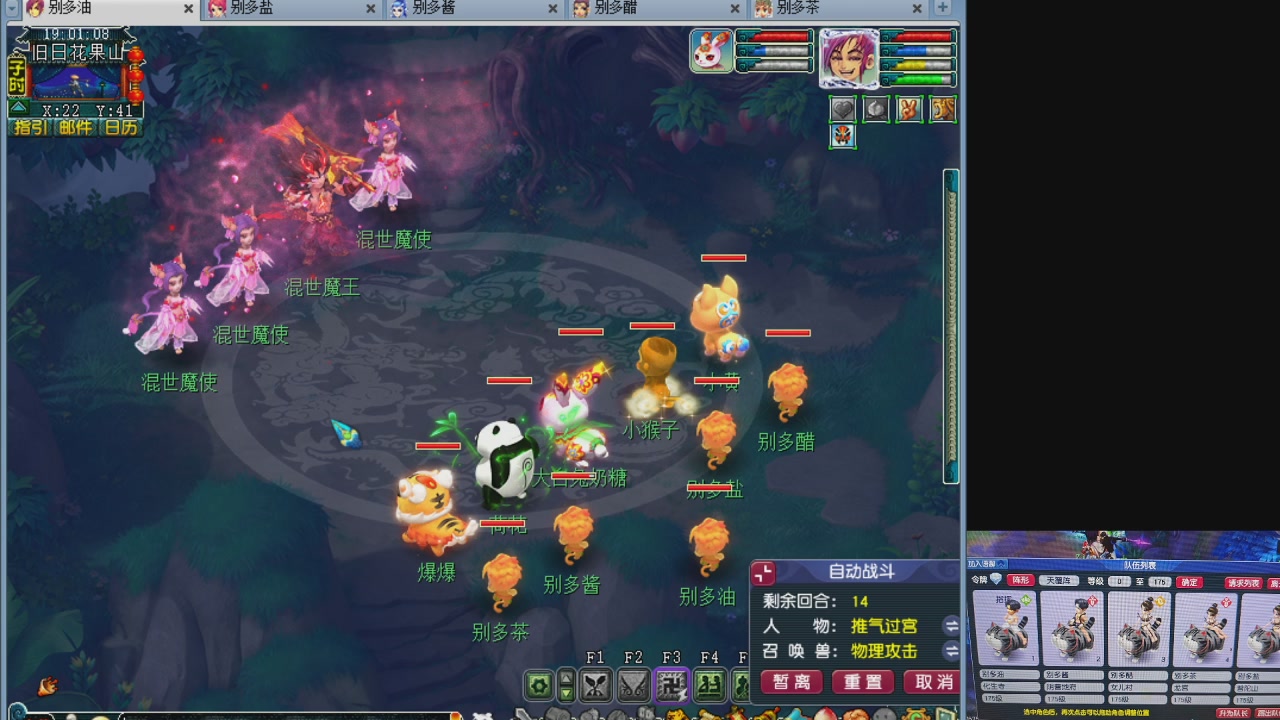This screenshot has height=720, width=1280.
Task: Select the roaring beast summon icon
Action: pyautogui.click(x=941, y=108)
